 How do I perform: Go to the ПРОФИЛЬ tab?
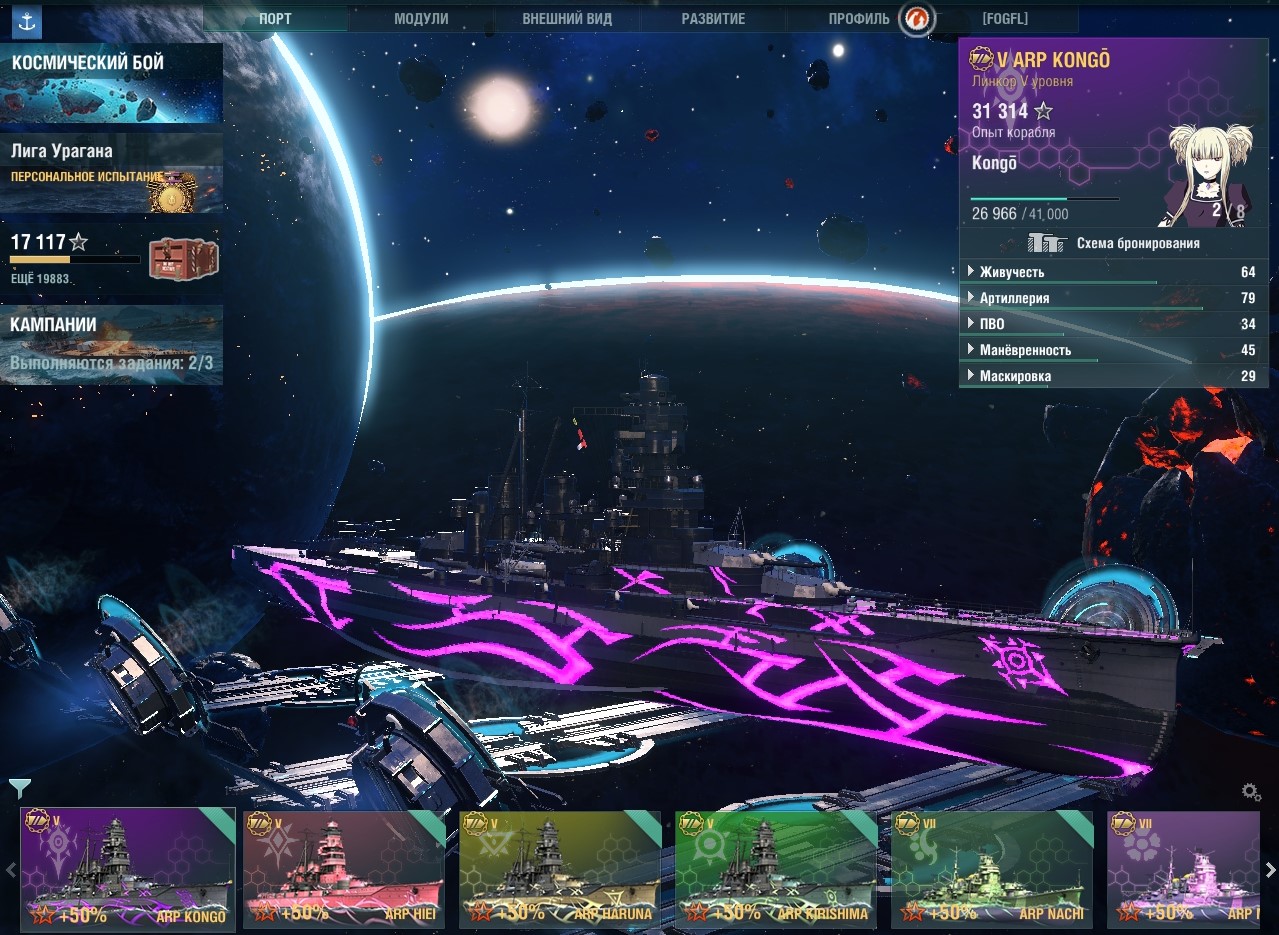[x=859, y=19]
